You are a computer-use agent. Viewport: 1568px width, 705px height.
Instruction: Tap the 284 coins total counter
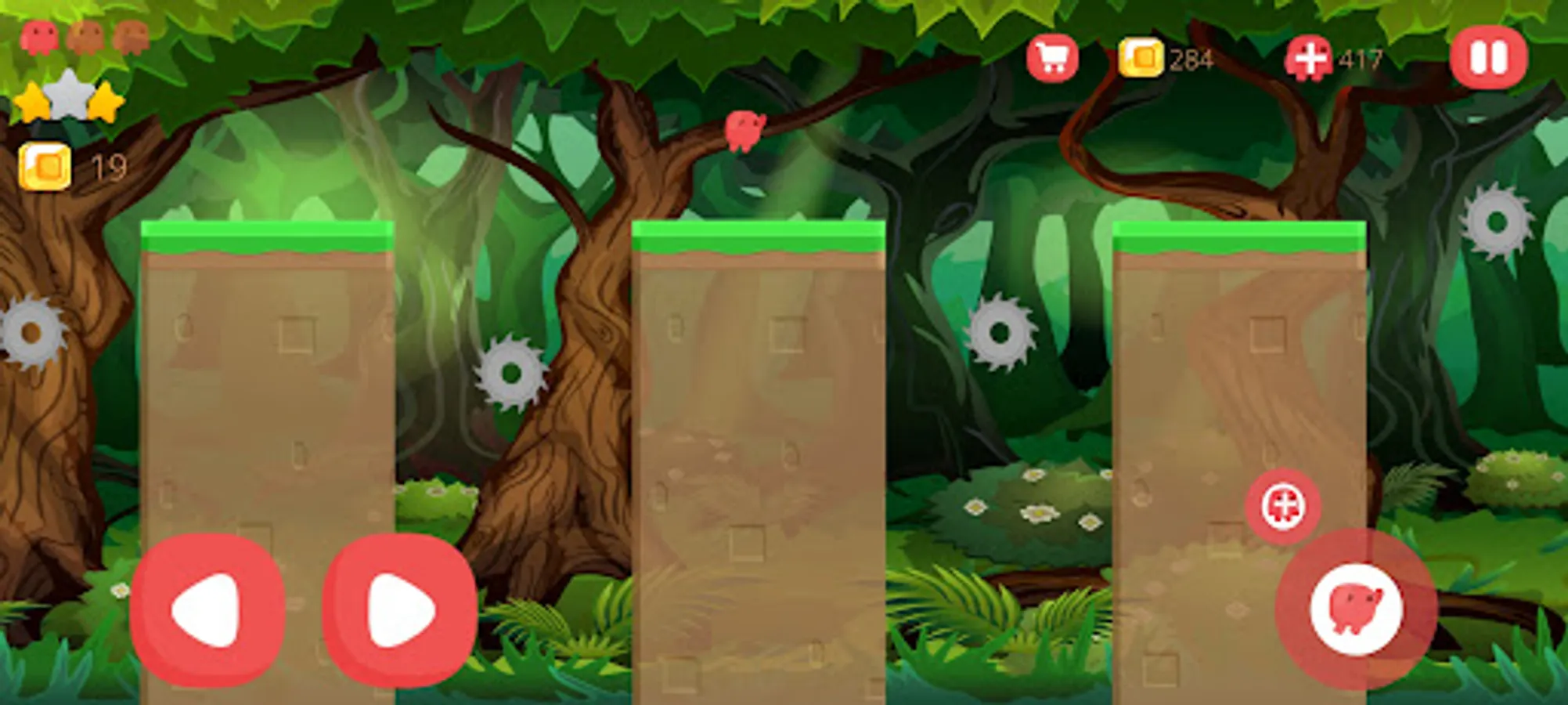pyautogui.click(x=1190, y=57)
